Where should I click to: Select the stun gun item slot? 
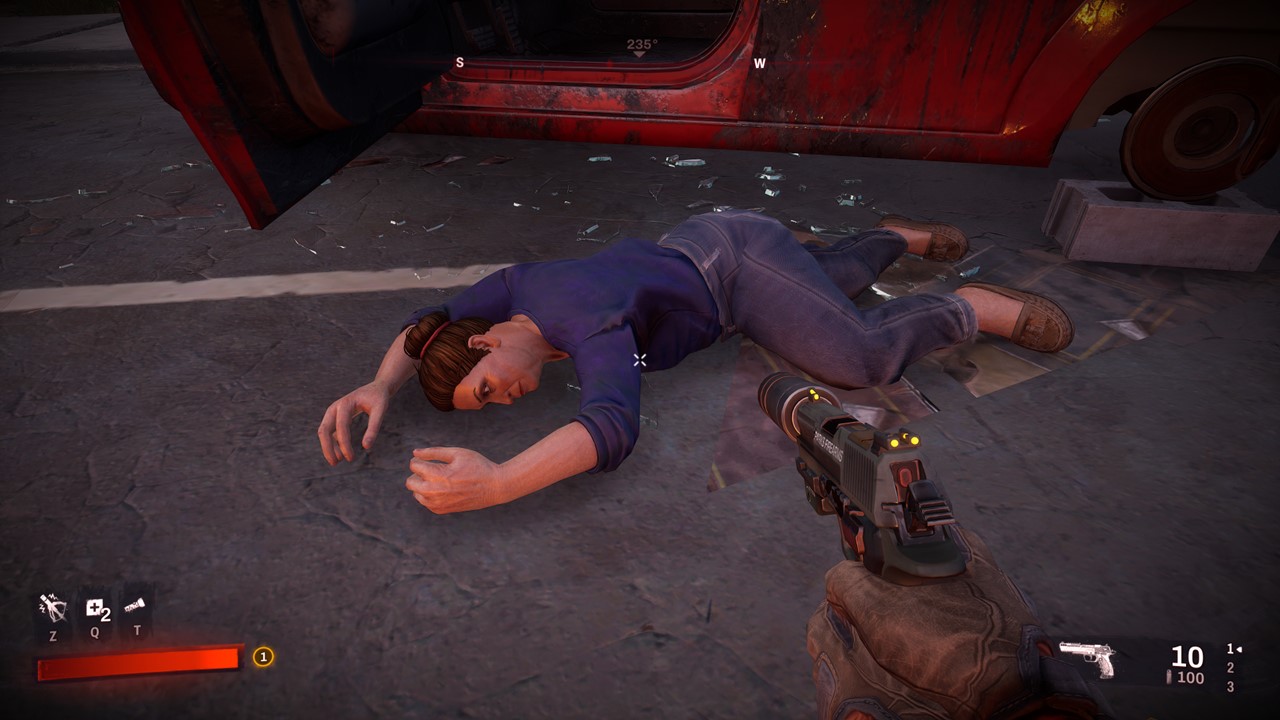(52, 607)
